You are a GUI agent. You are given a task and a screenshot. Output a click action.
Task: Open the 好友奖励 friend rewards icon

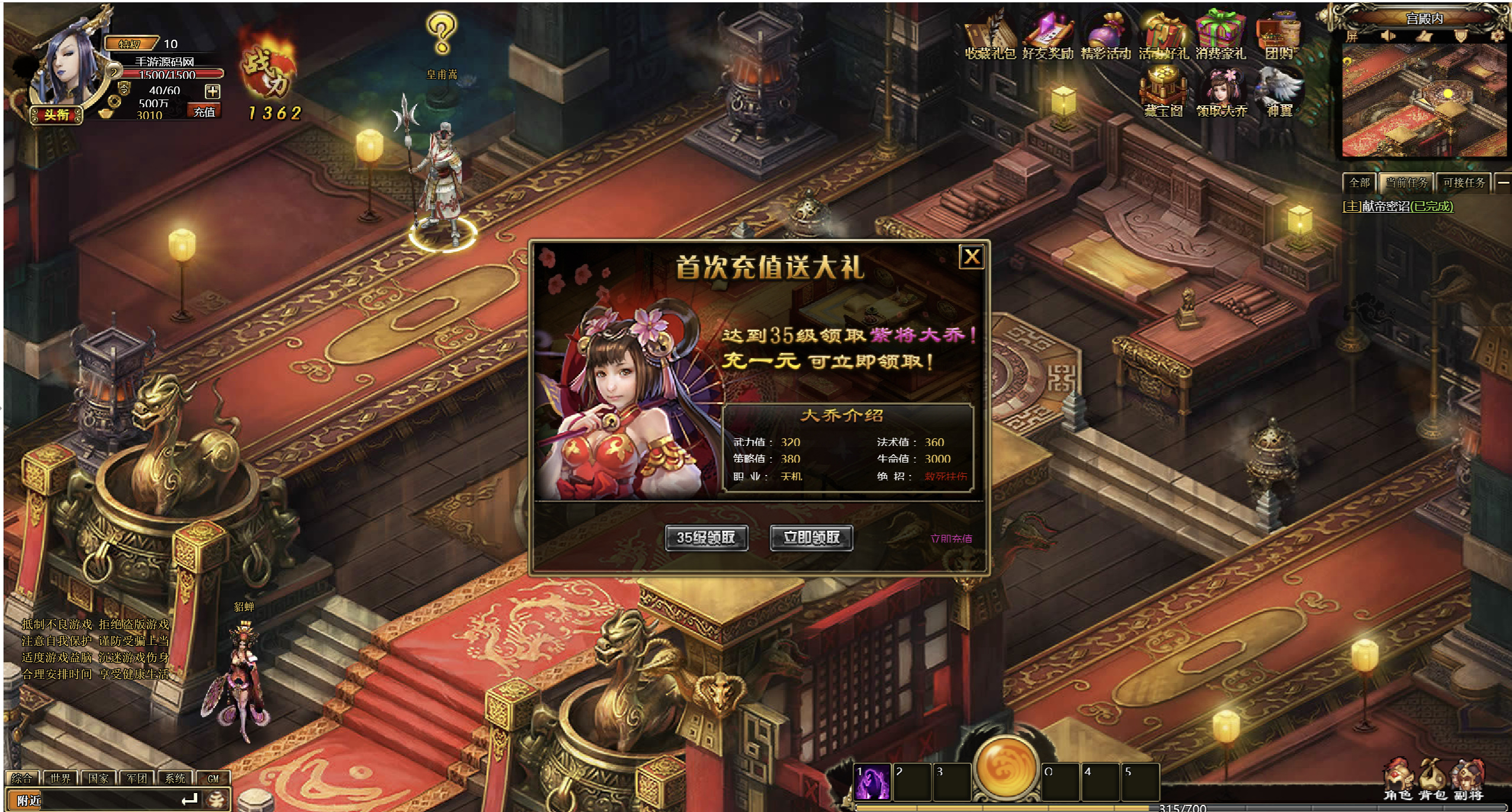point(1048,37)
